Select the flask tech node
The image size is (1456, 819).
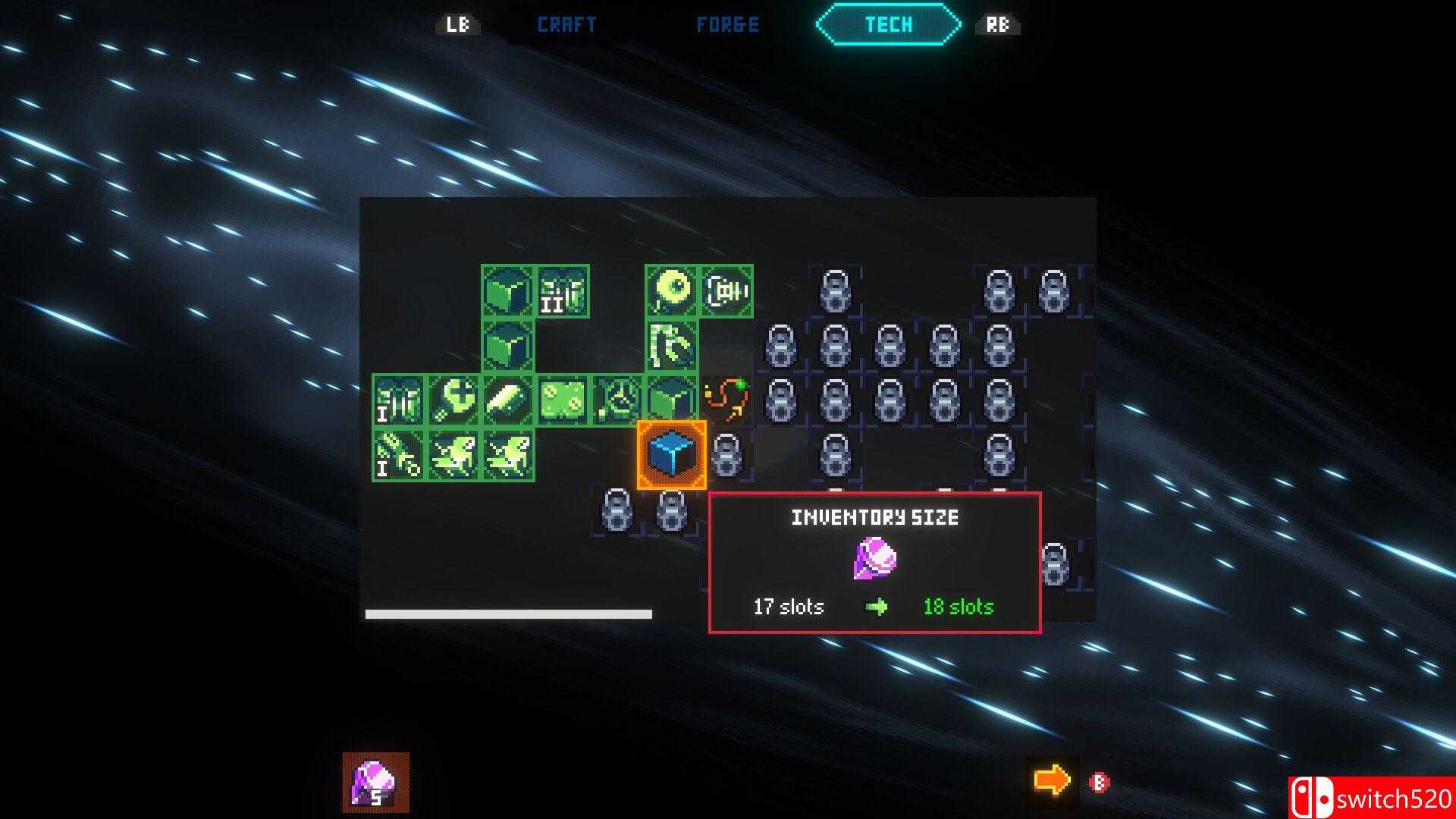tap(617, 400)
